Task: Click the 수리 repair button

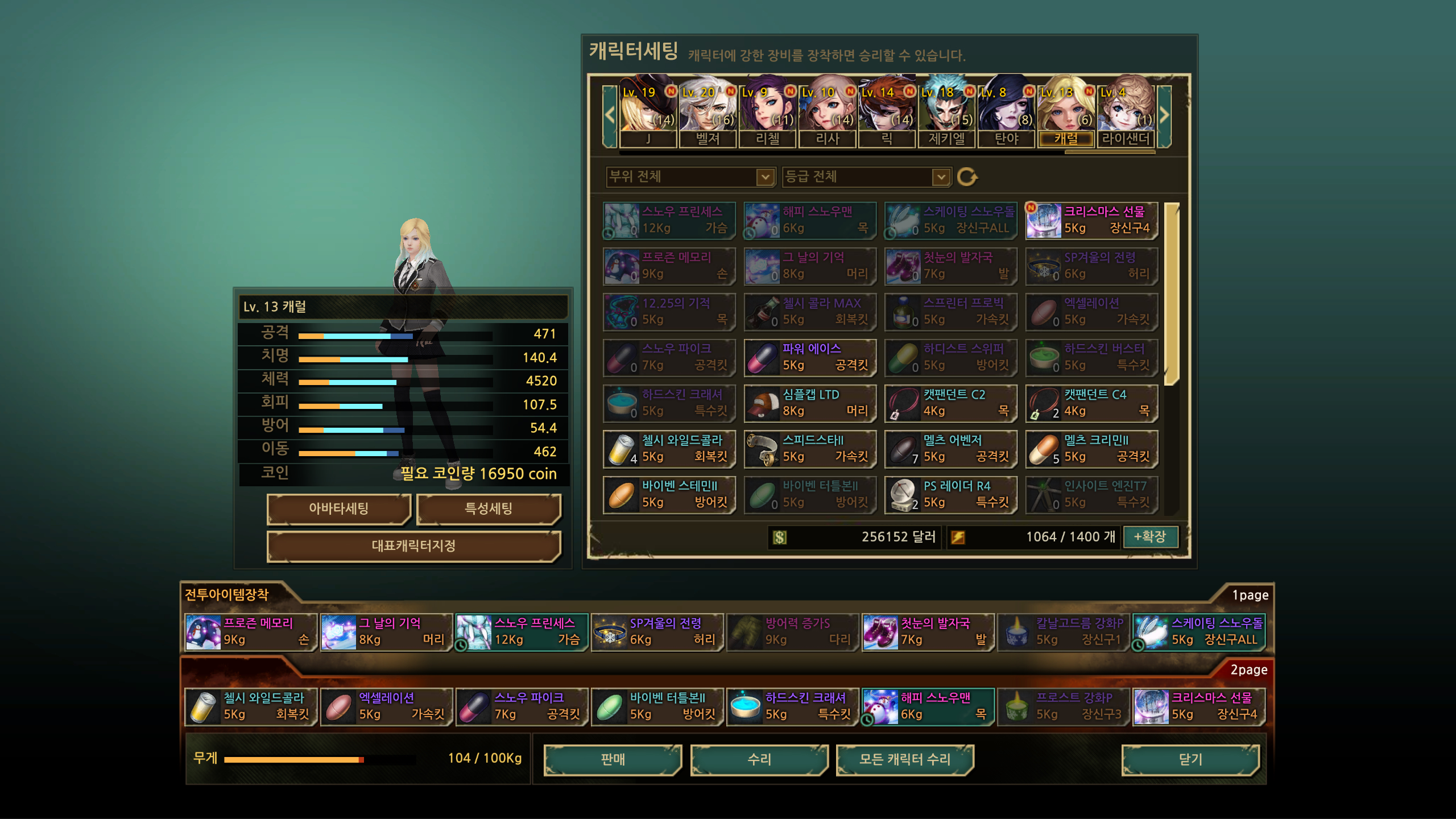Action: 759,759
